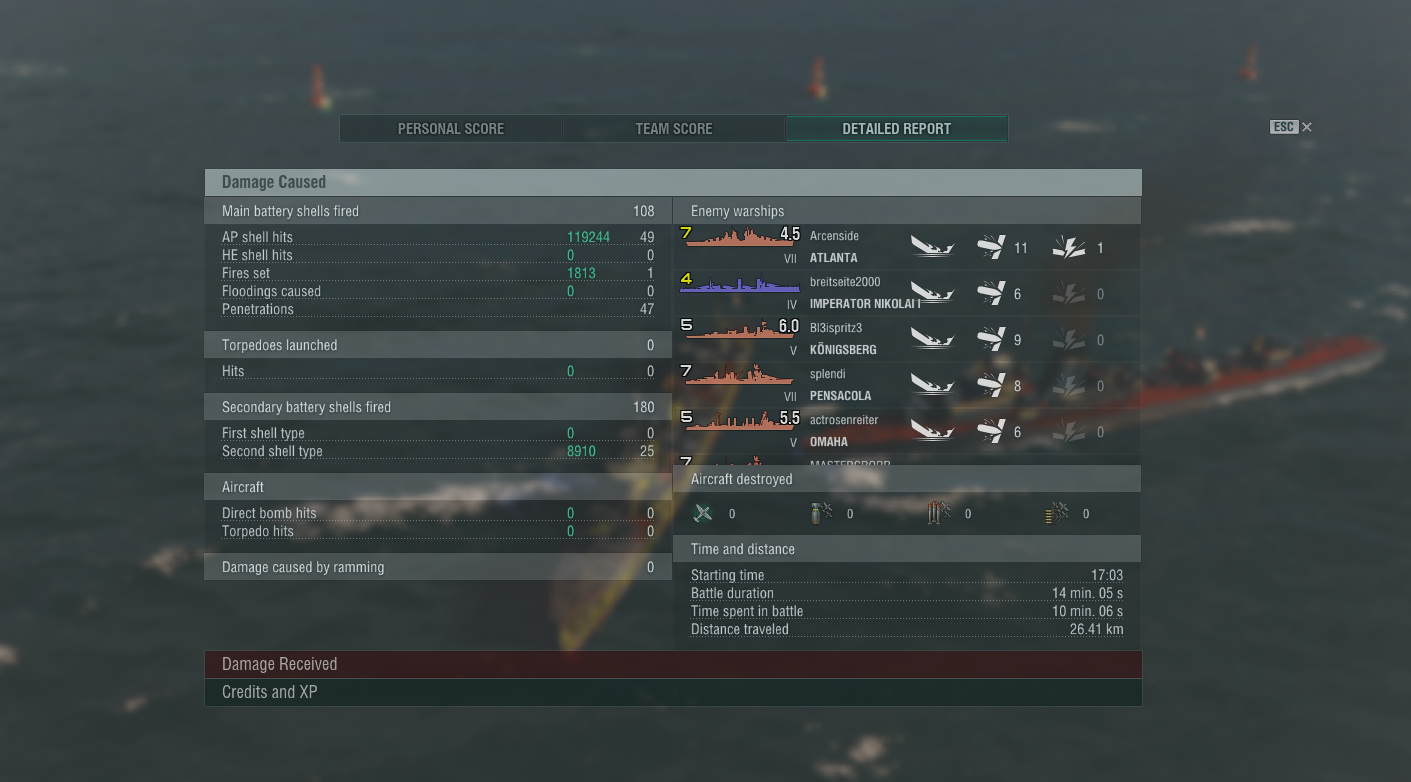Image resolution: width=1411 pixels, height=782 pixels.
Task: Collapse the Damage Caused section header
Action: tap(672, 182)
